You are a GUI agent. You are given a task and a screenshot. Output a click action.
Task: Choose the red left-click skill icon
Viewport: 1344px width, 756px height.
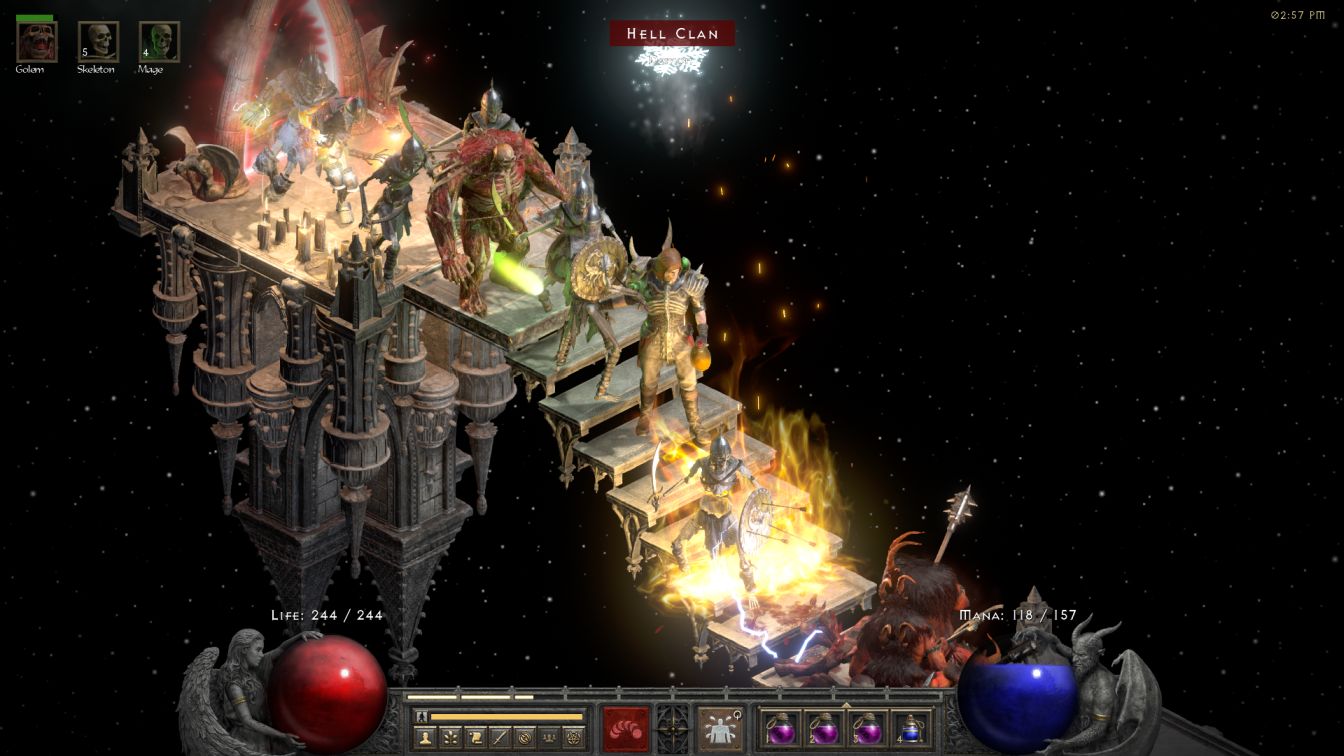click(x=625, y=729)
